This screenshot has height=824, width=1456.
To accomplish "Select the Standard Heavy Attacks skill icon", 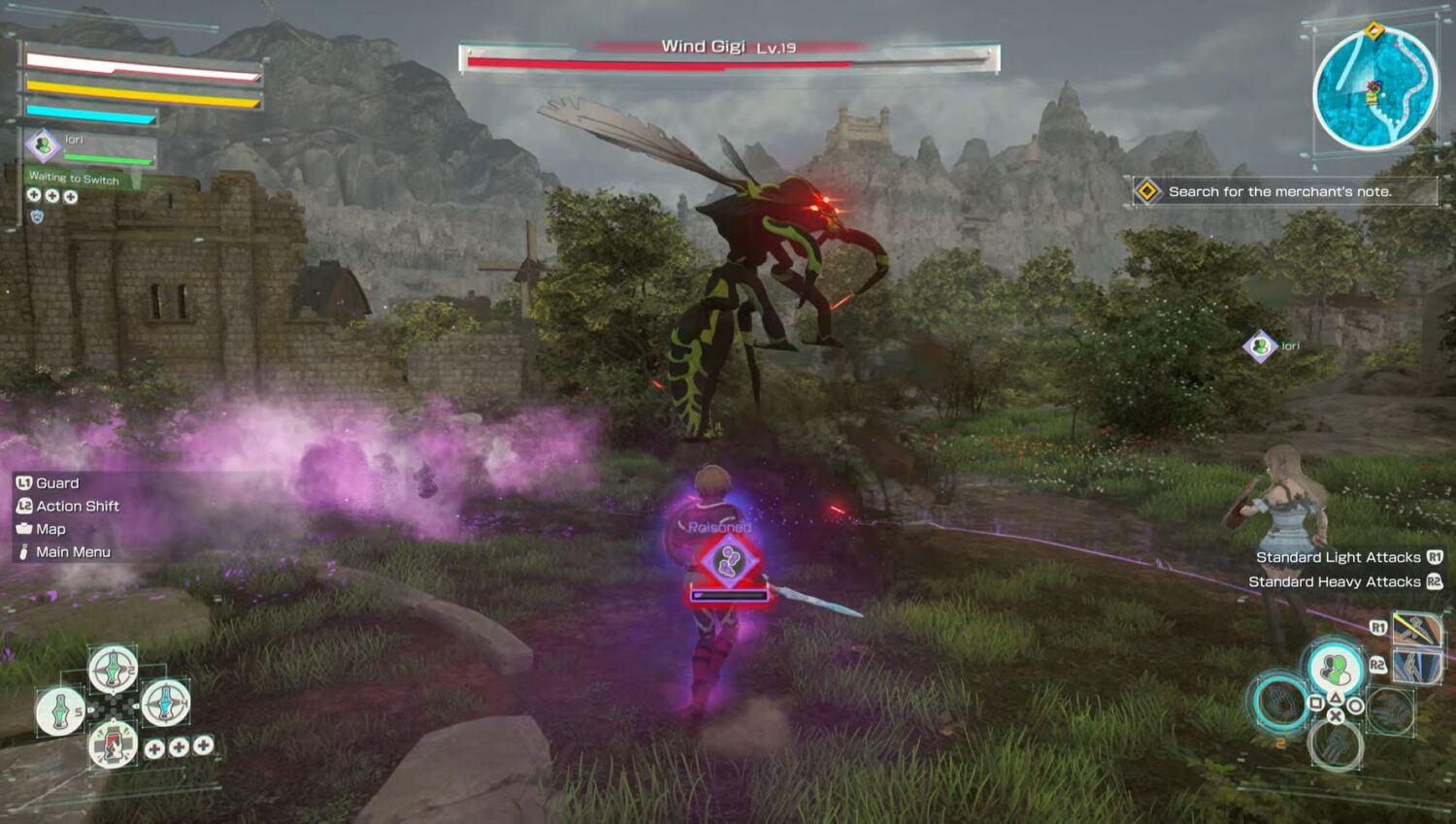I will click(1415, 667).
